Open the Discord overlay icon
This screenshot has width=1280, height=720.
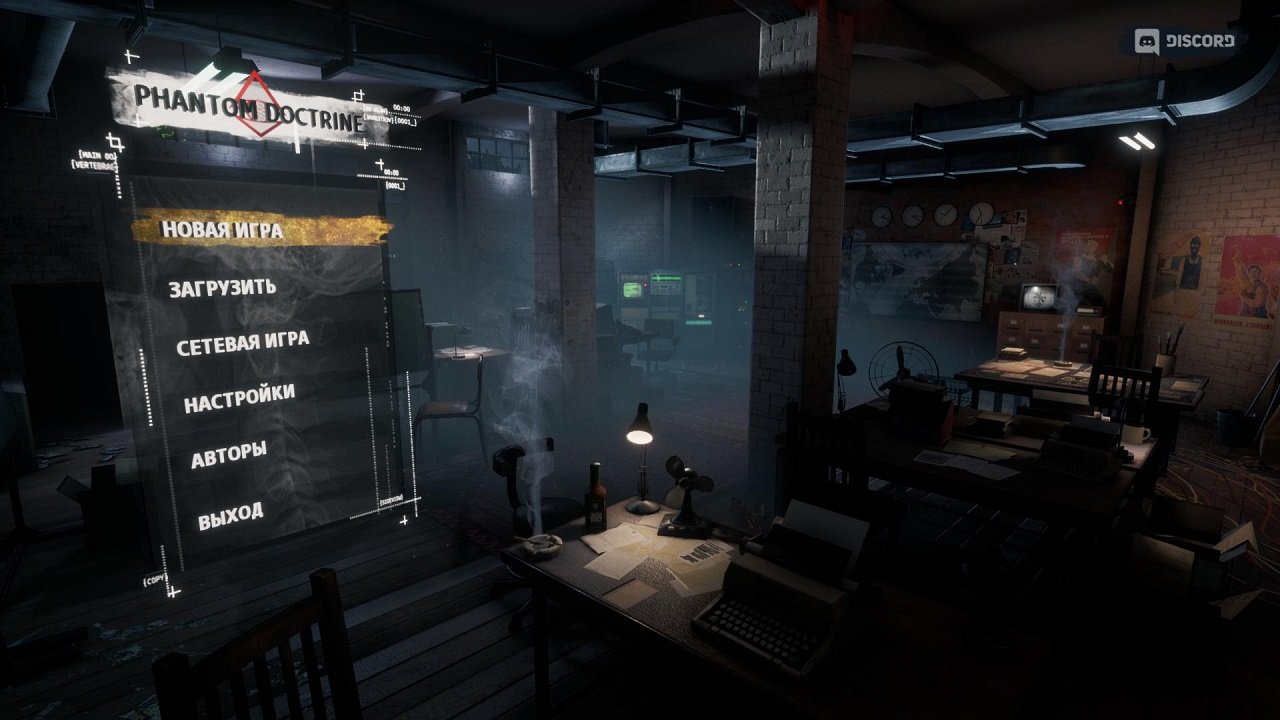(1150, 41)
